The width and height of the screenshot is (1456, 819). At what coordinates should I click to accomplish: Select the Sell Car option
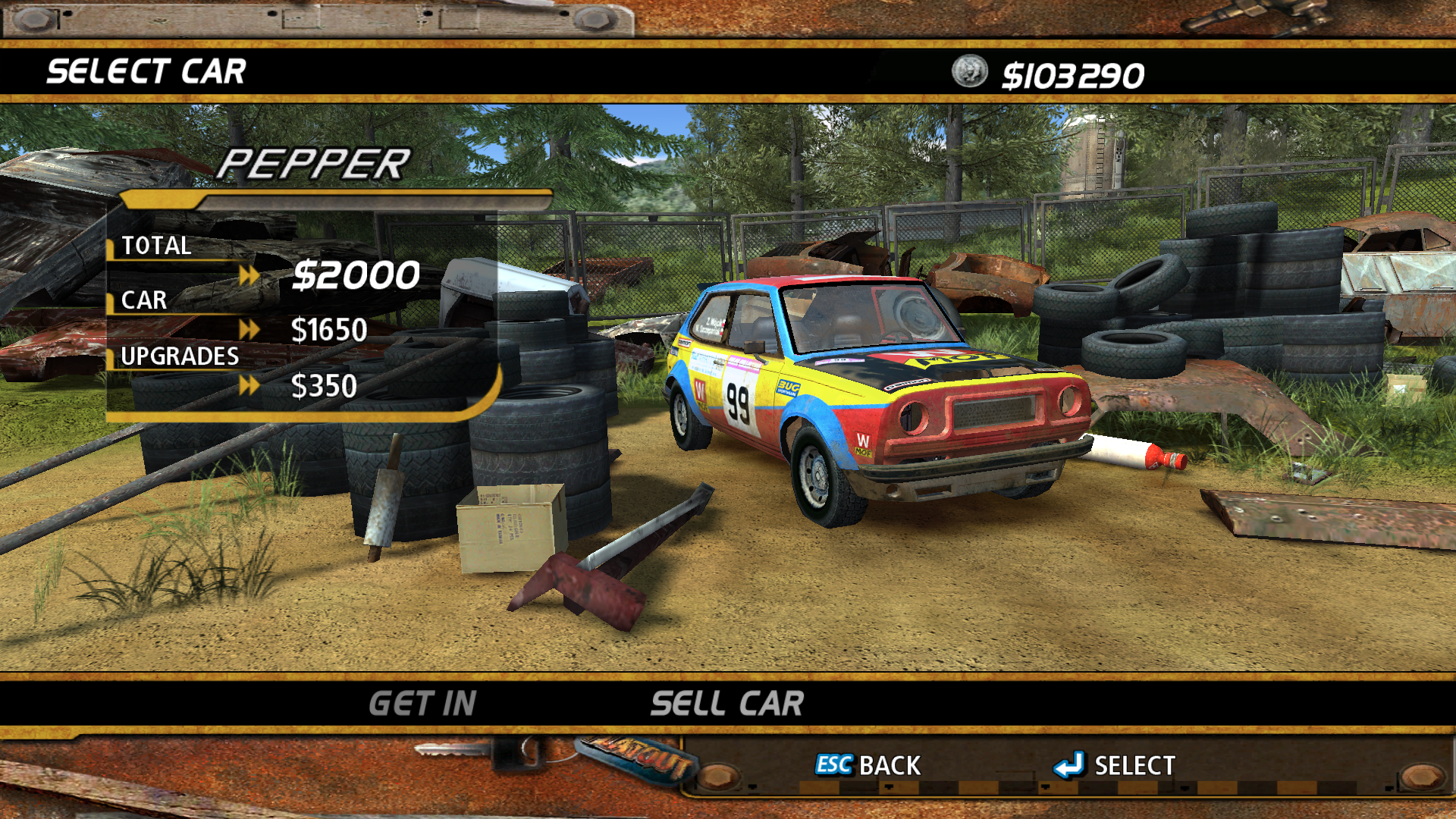(x=726, y=704)
